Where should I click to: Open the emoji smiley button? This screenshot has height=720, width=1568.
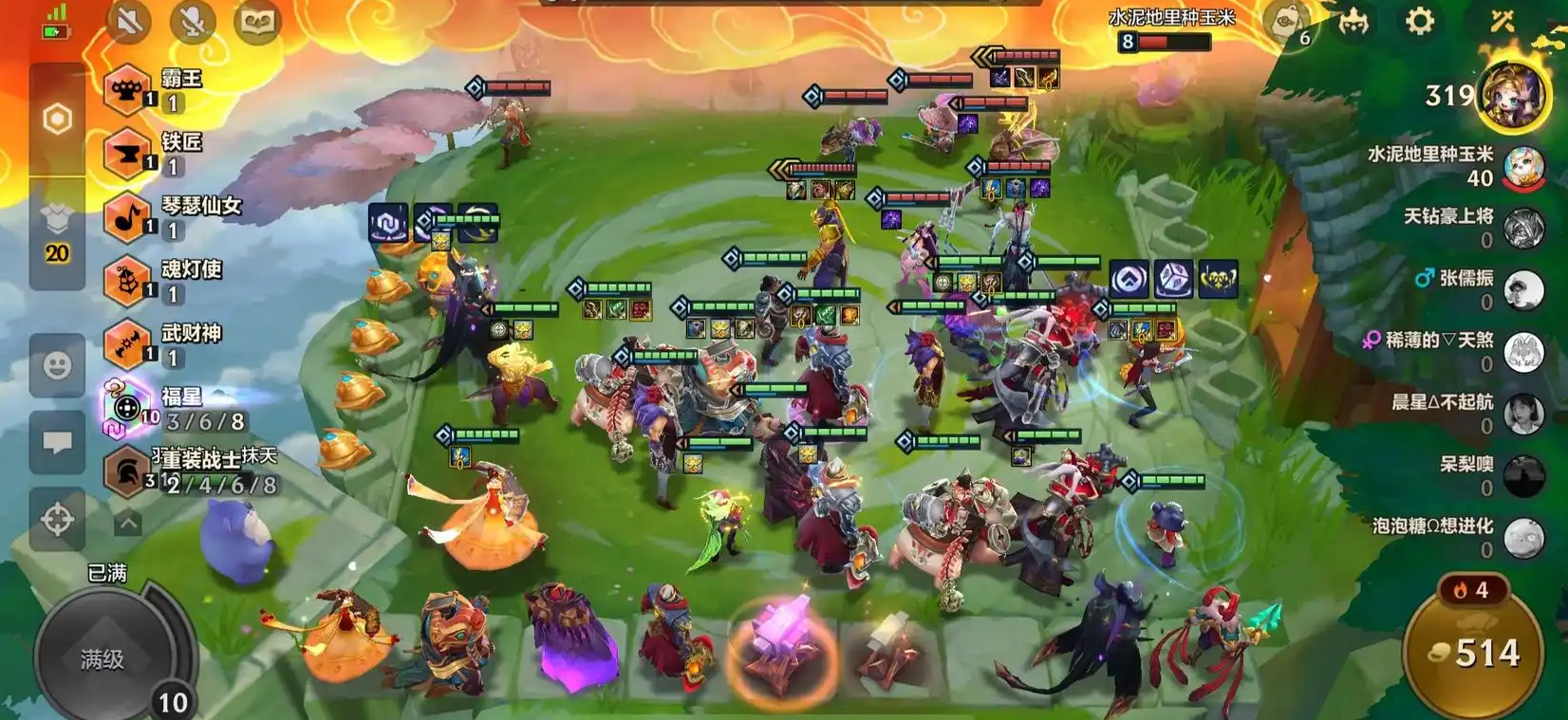coord(57,366)
